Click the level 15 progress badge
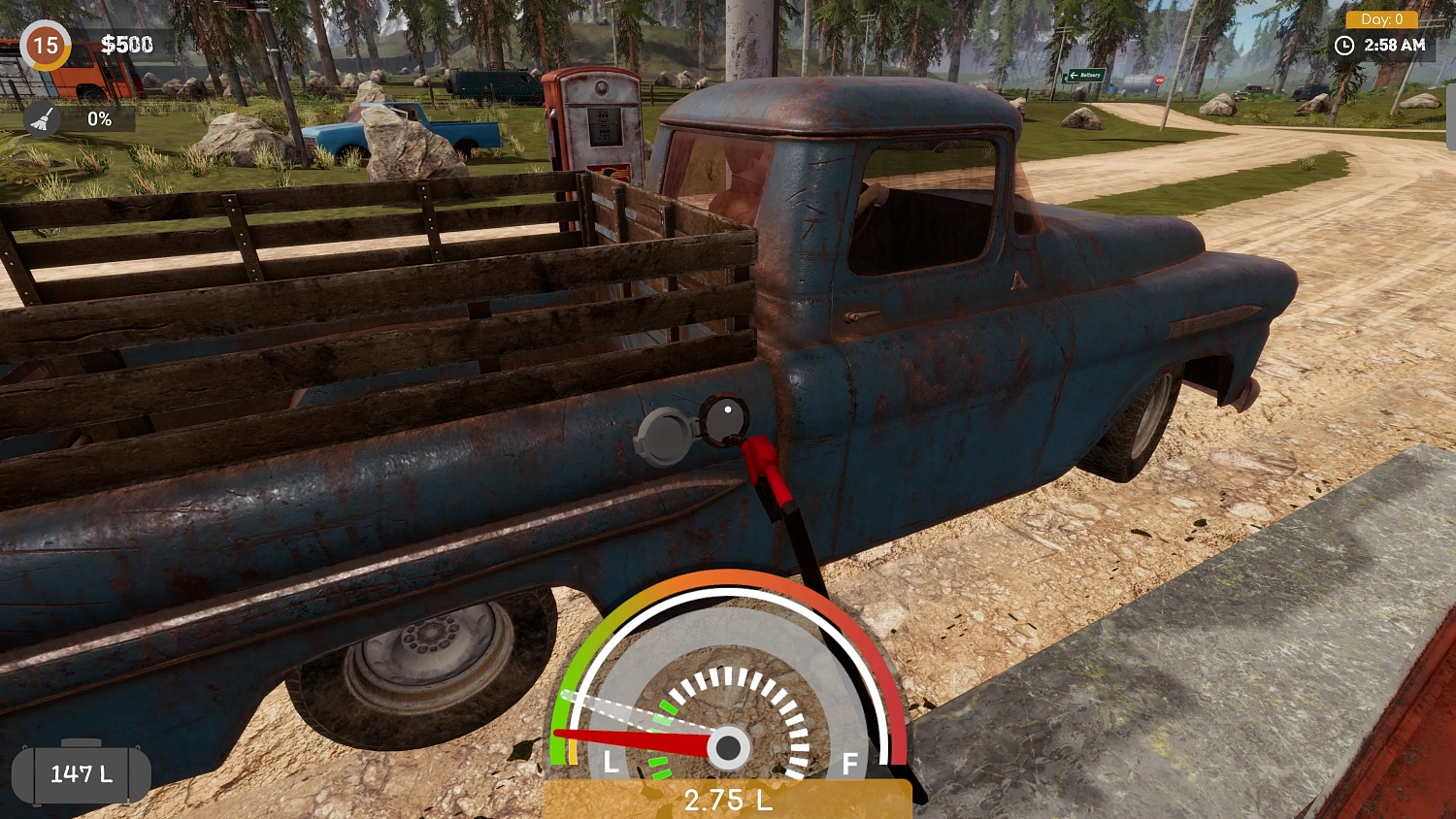 point(45,46)
